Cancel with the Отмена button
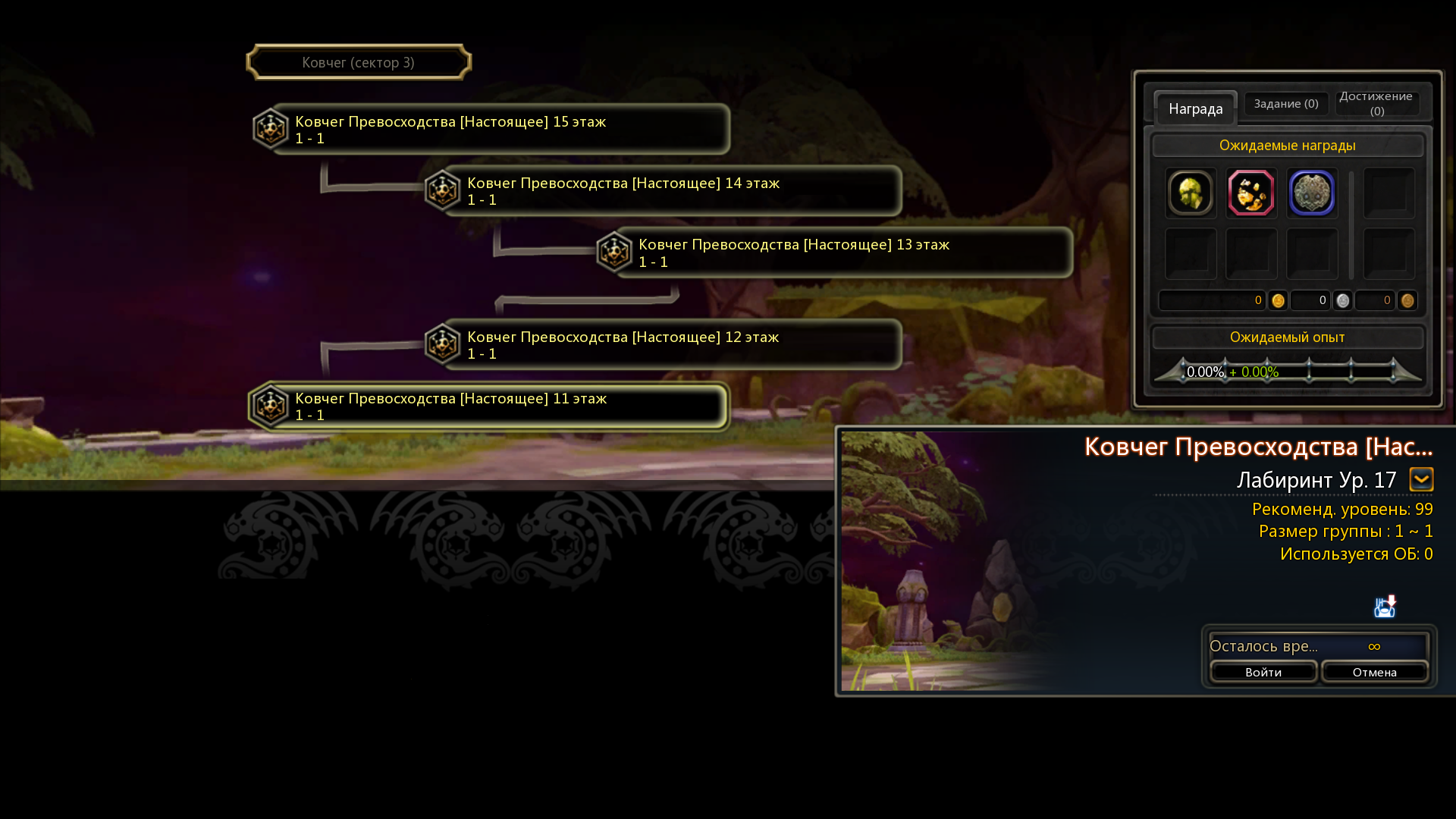The width and height of the screenshot is (1456, 819). click(x=1374, y=672)
